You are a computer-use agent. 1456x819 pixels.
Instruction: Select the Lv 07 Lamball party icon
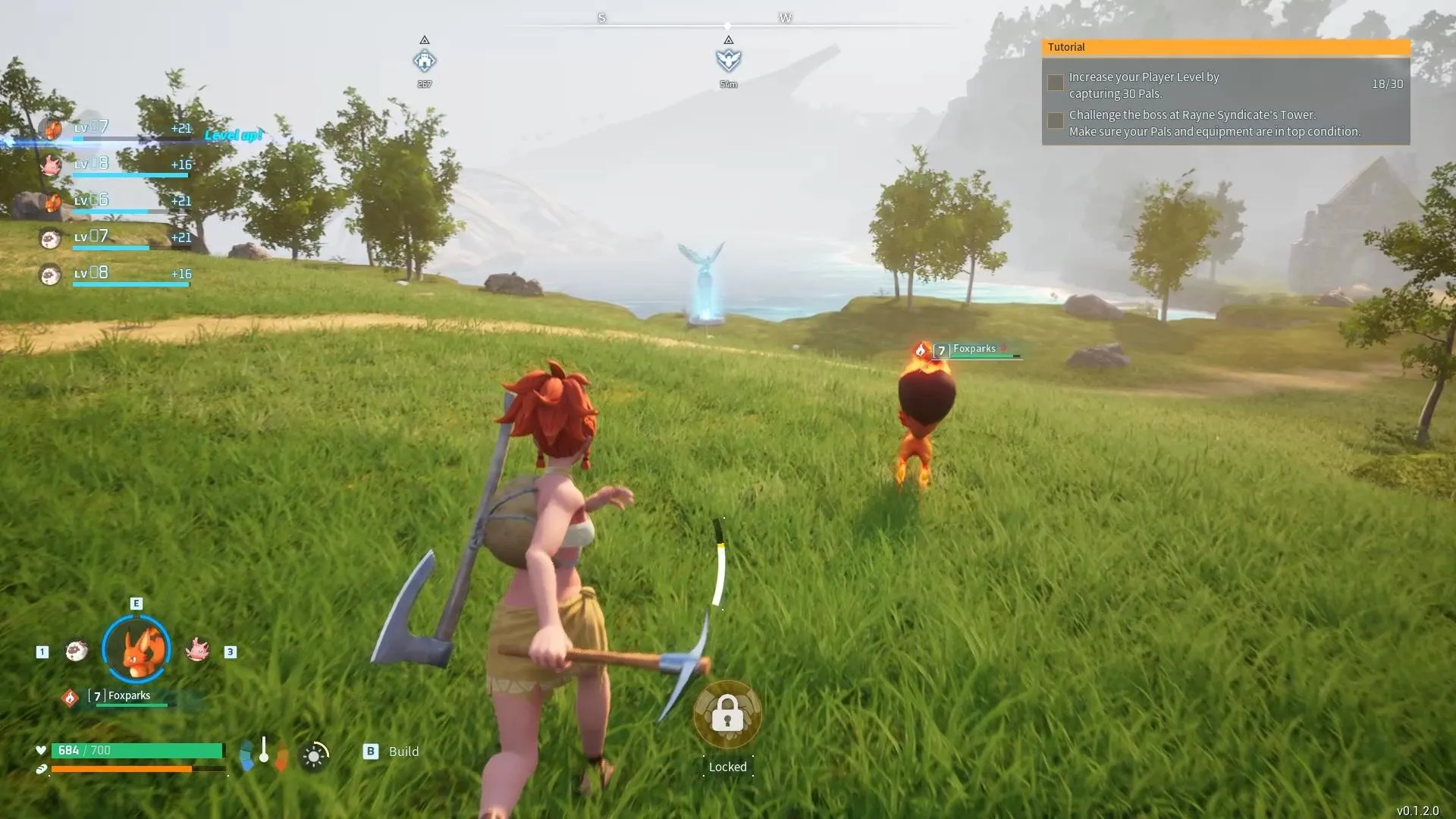[51, 238]
